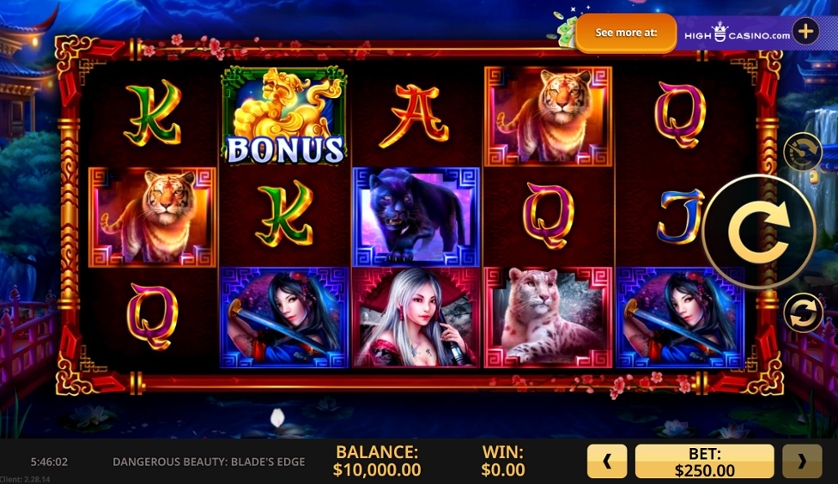Decrease the bet with the left arrow
This screenshot has height=484, width=838.
pos(607,461)
